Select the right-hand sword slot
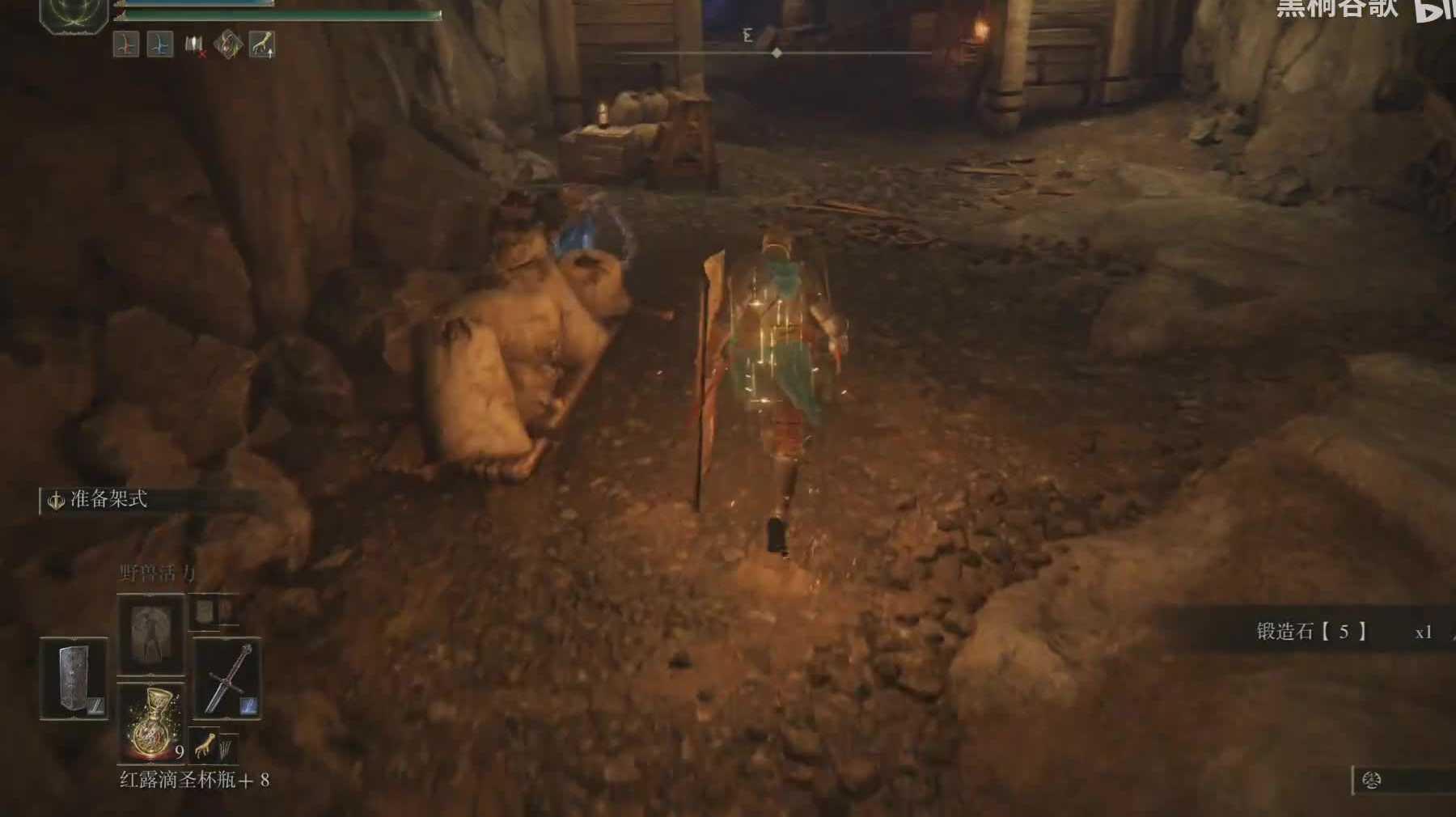 227,679
